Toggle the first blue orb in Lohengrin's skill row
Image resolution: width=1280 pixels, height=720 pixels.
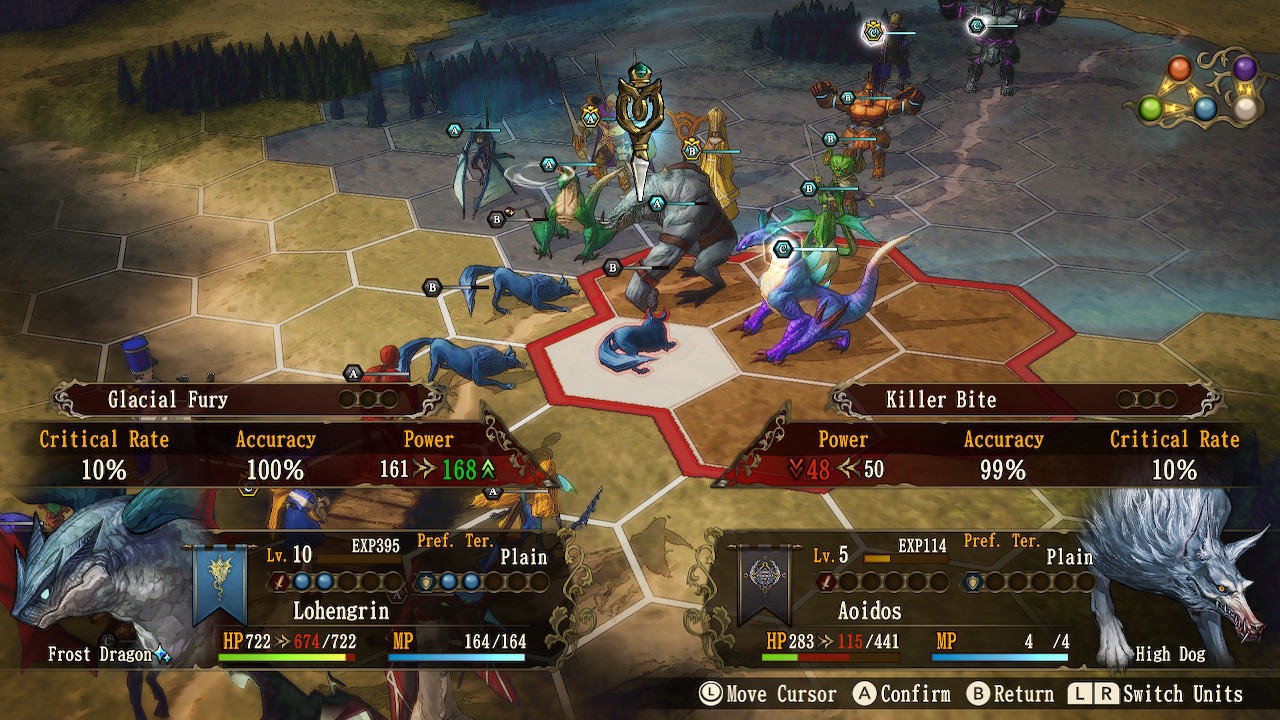click(301, 580)
